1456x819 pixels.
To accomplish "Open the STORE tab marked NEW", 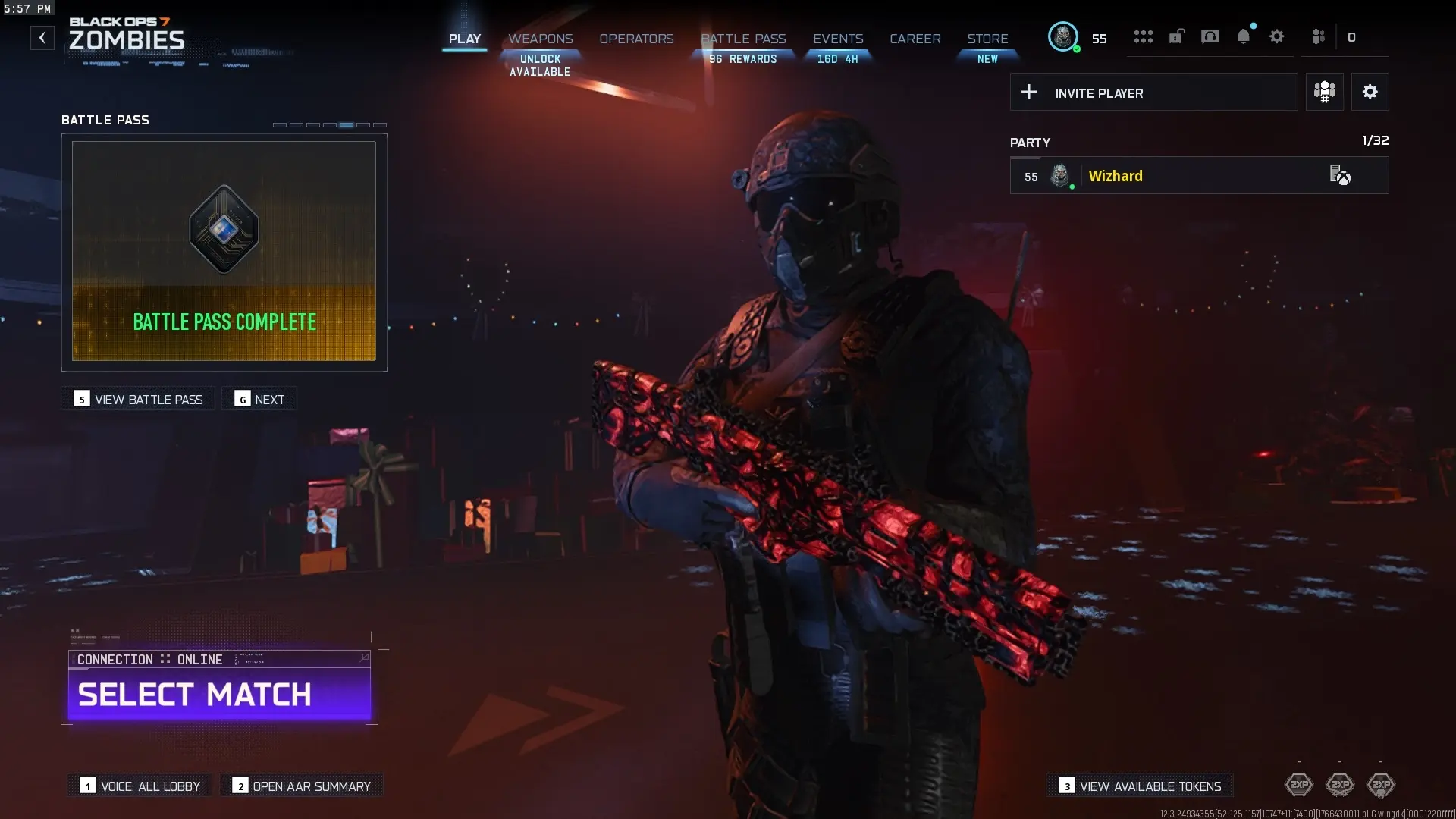I will (x=987, y=39).
